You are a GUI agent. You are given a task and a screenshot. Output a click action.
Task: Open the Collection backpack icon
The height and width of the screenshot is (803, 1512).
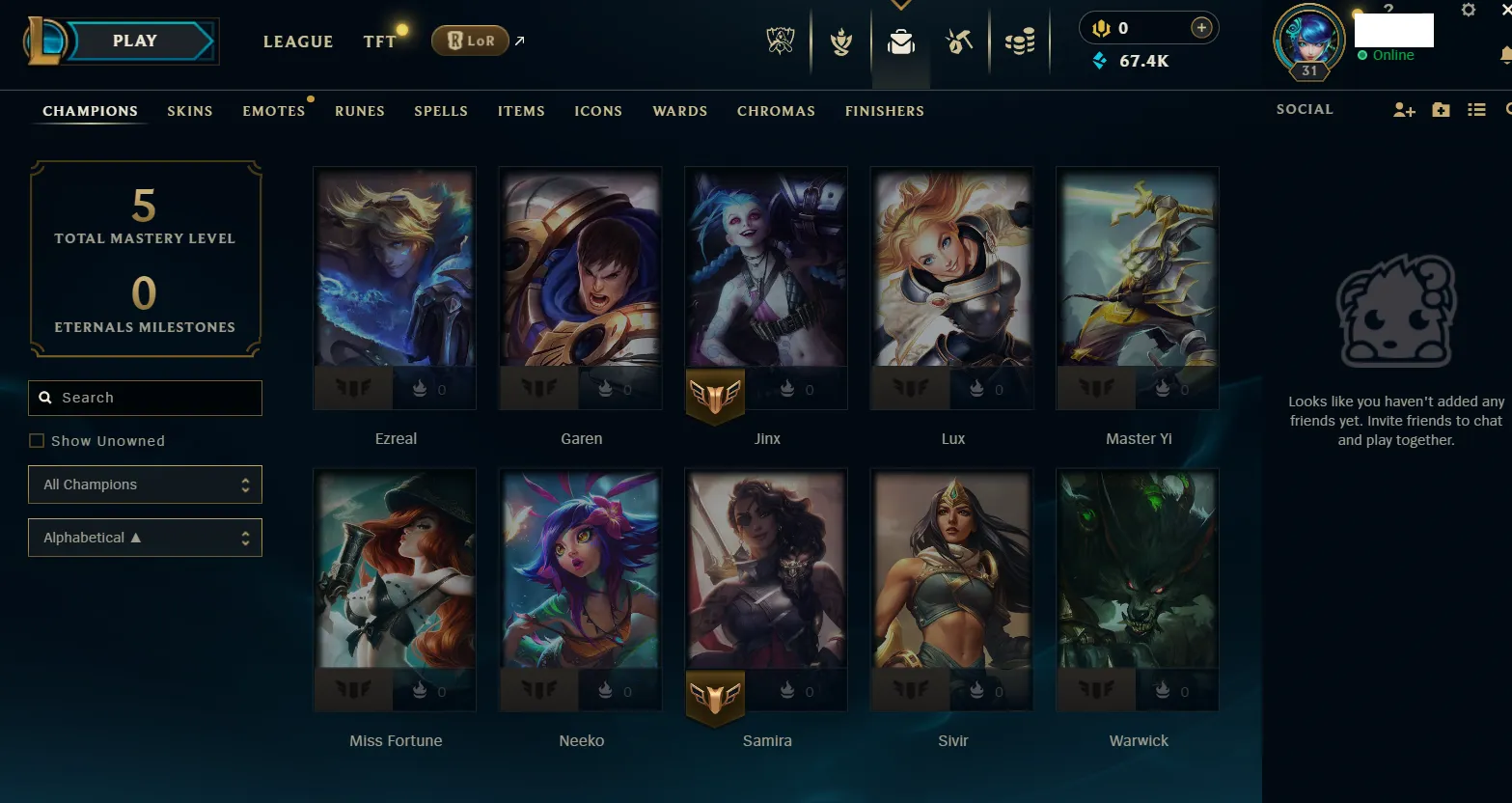pos(899,41)
